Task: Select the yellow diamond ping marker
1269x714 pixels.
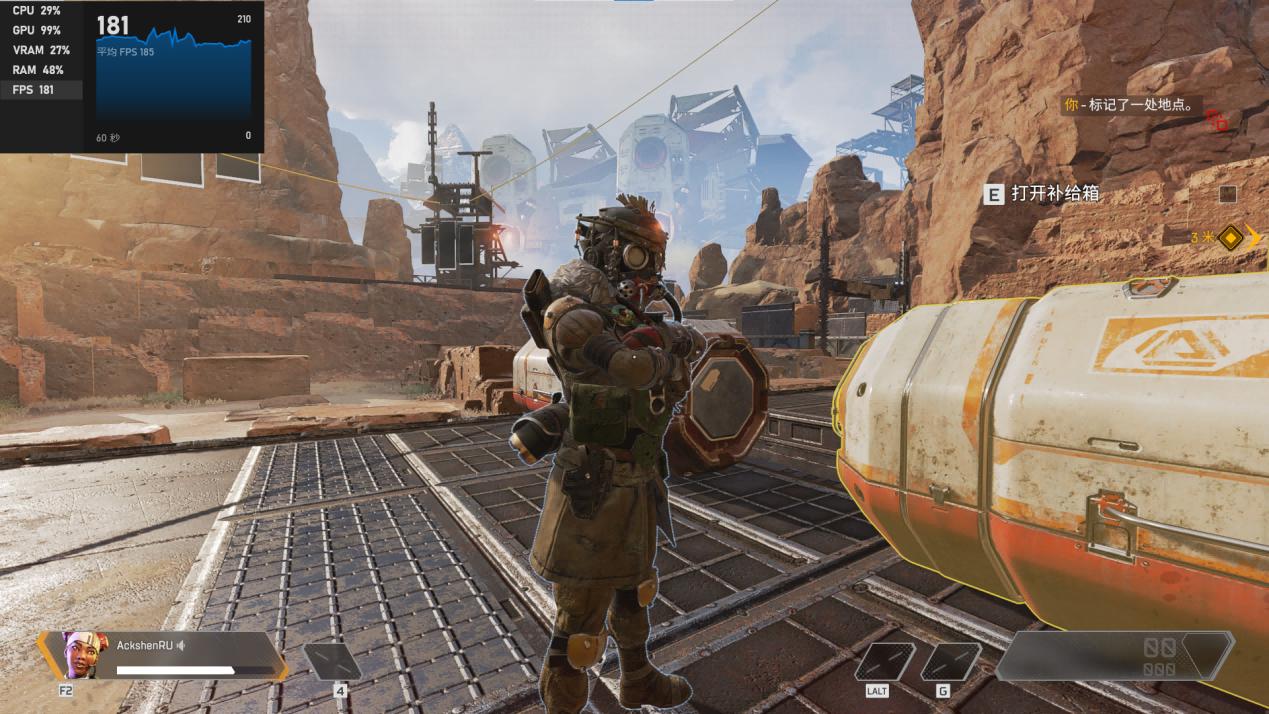Action: pyautogui.click(x=1230, y=238)
